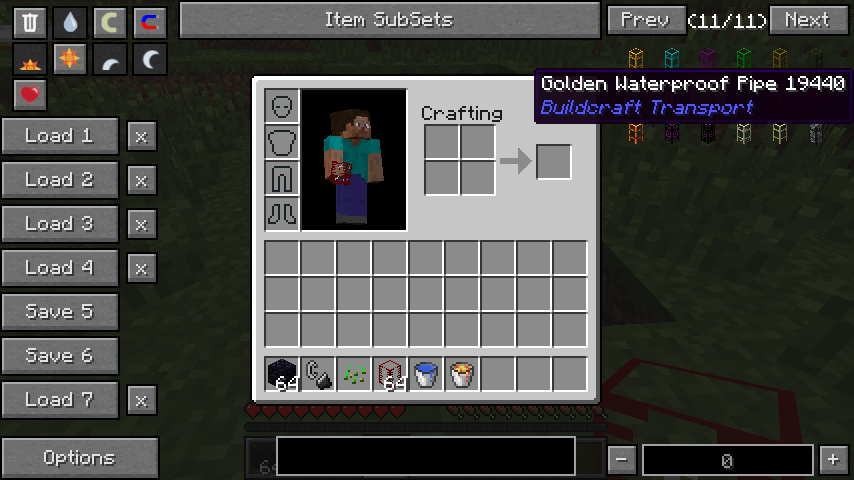Click the trash can delete-mode icon

30,23
